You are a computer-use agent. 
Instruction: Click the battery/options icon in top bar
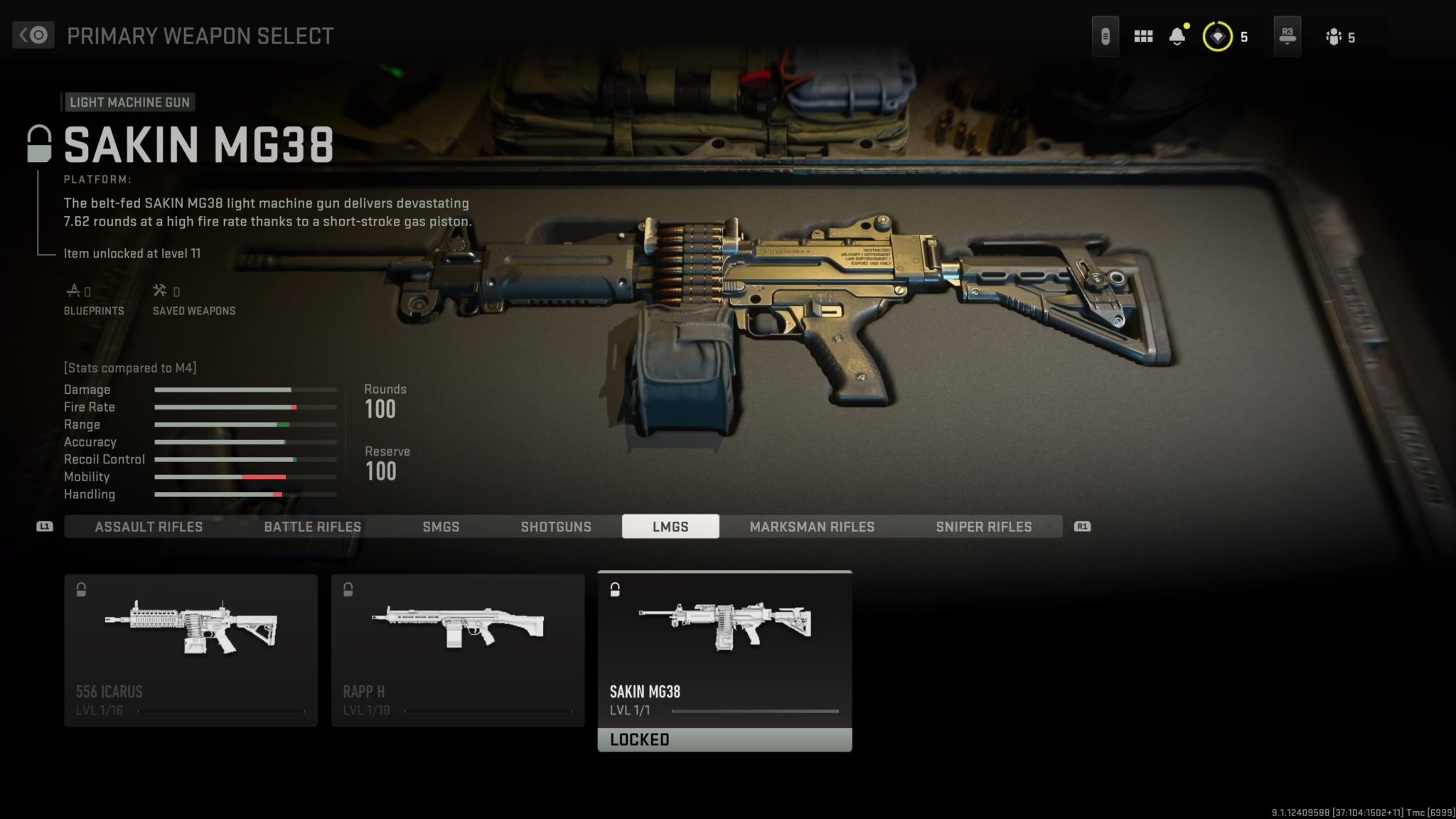(1106, 36)
